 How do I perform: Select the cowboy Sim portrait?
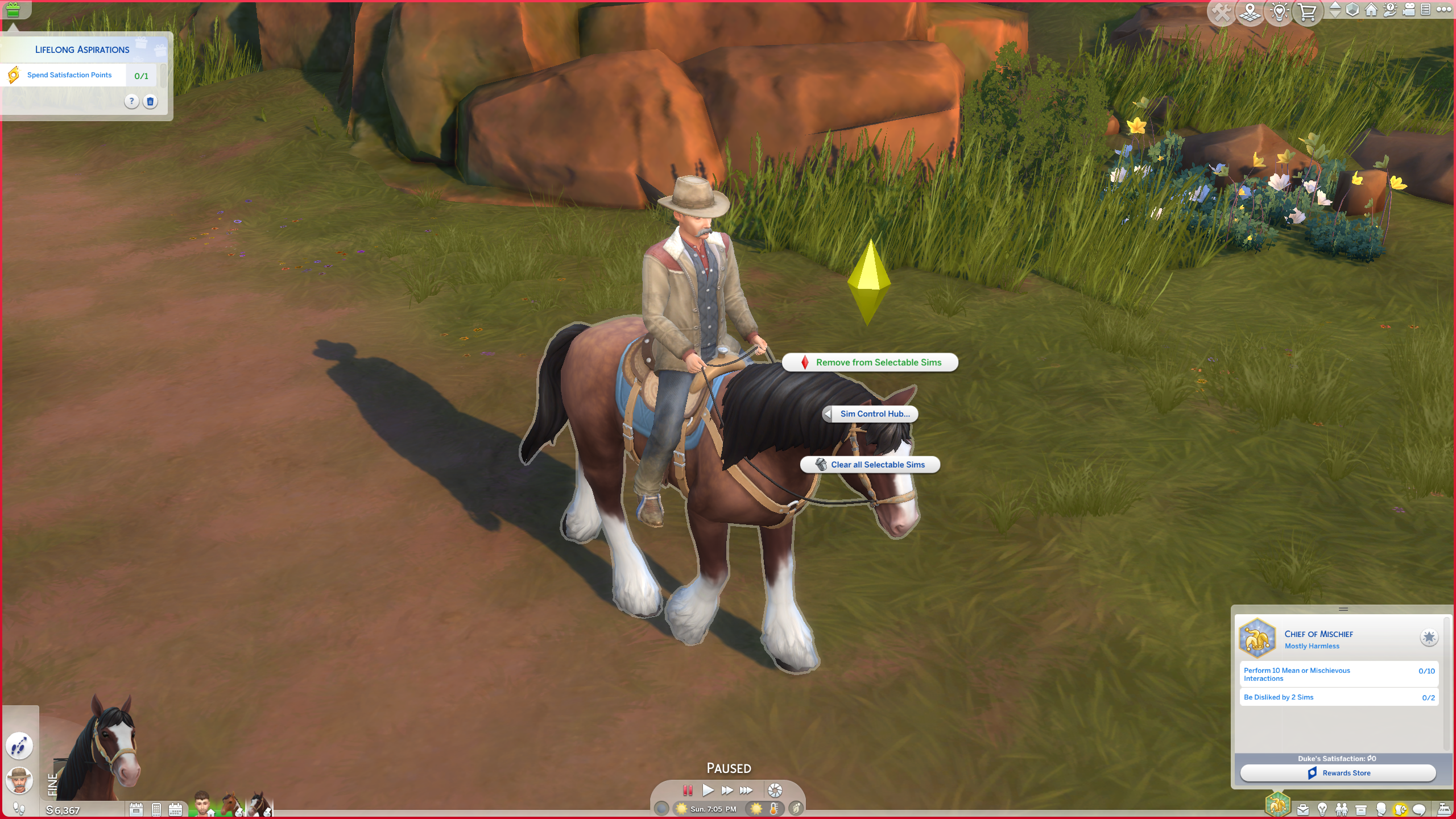pos(19,780)
